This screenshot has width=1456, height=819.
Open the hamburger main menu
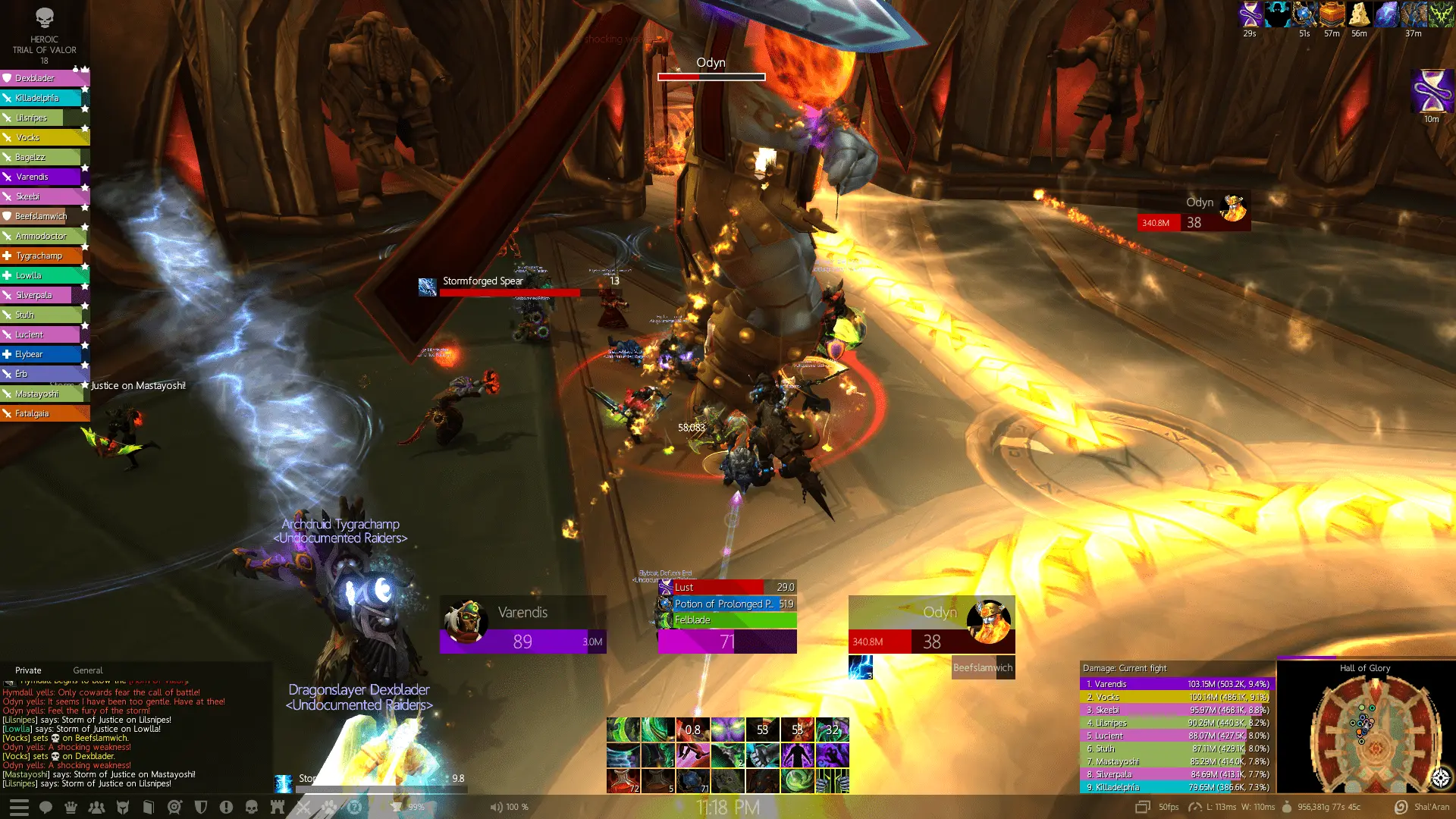pyautogui.click(x=19, y=808)
